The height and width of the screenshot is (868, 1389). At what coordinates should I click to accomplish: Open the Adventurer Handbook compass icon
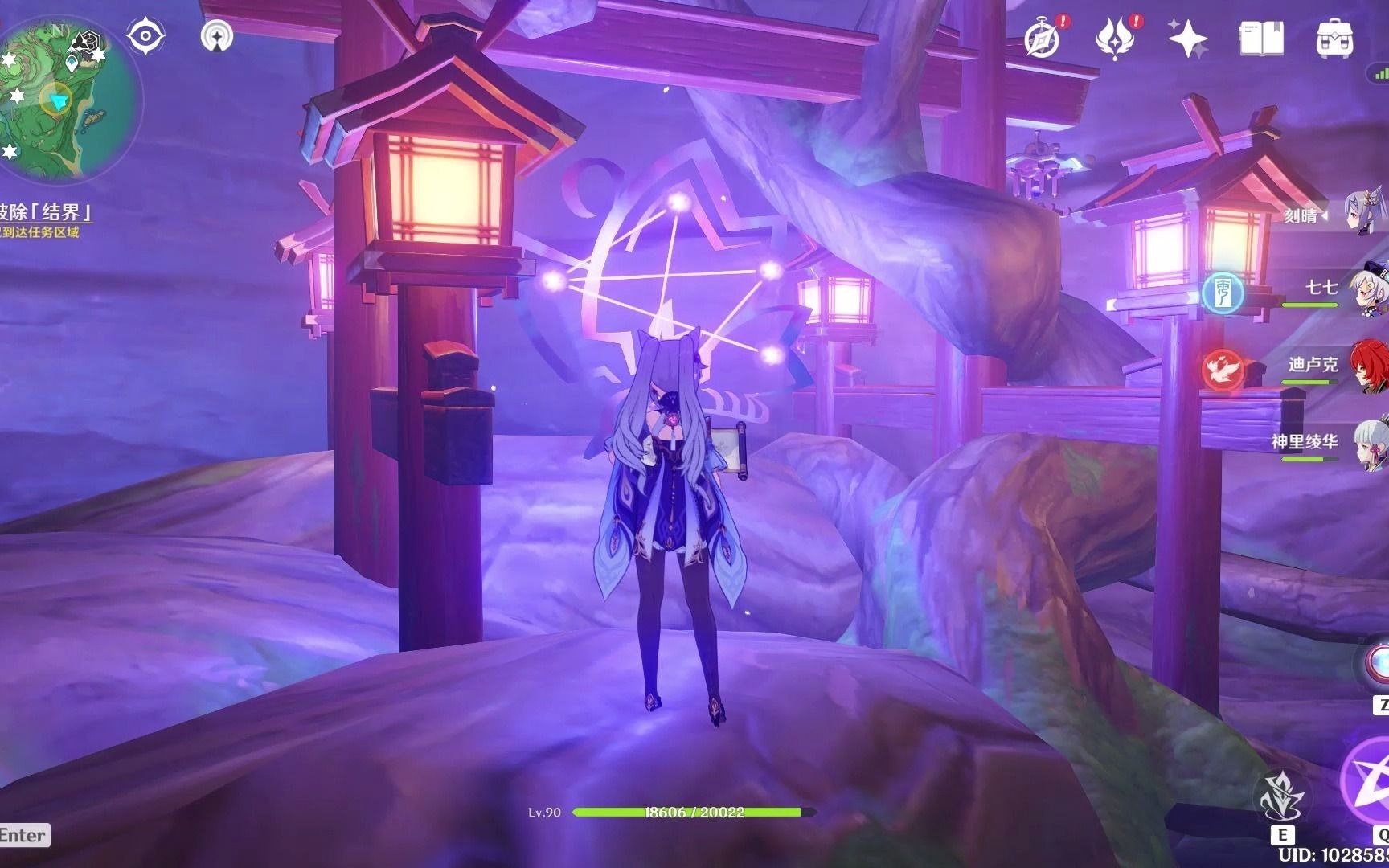coord(1042,38)
